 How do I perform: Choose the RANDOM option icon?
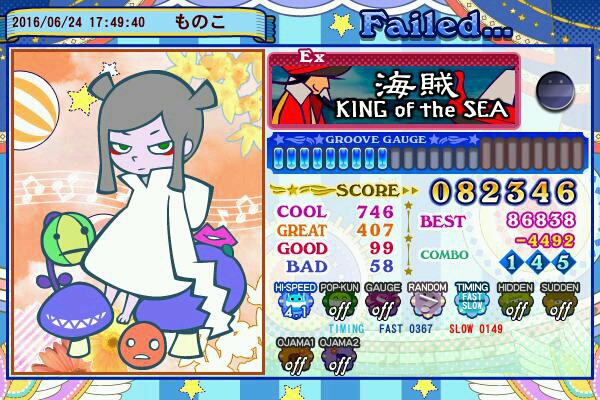[x=428, y=303]
